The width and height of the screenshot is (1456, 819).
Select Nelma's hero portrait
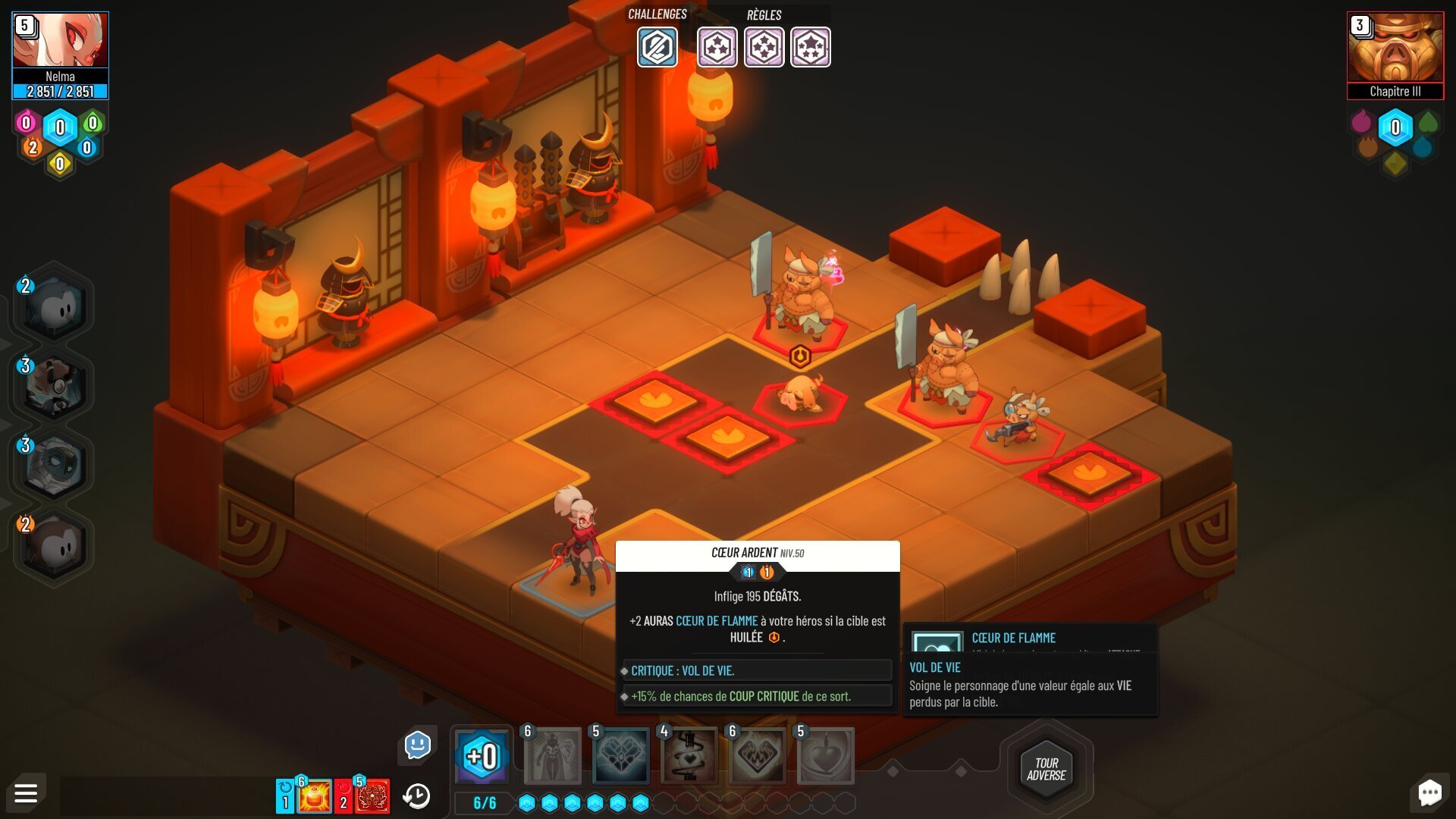(60, 41)
